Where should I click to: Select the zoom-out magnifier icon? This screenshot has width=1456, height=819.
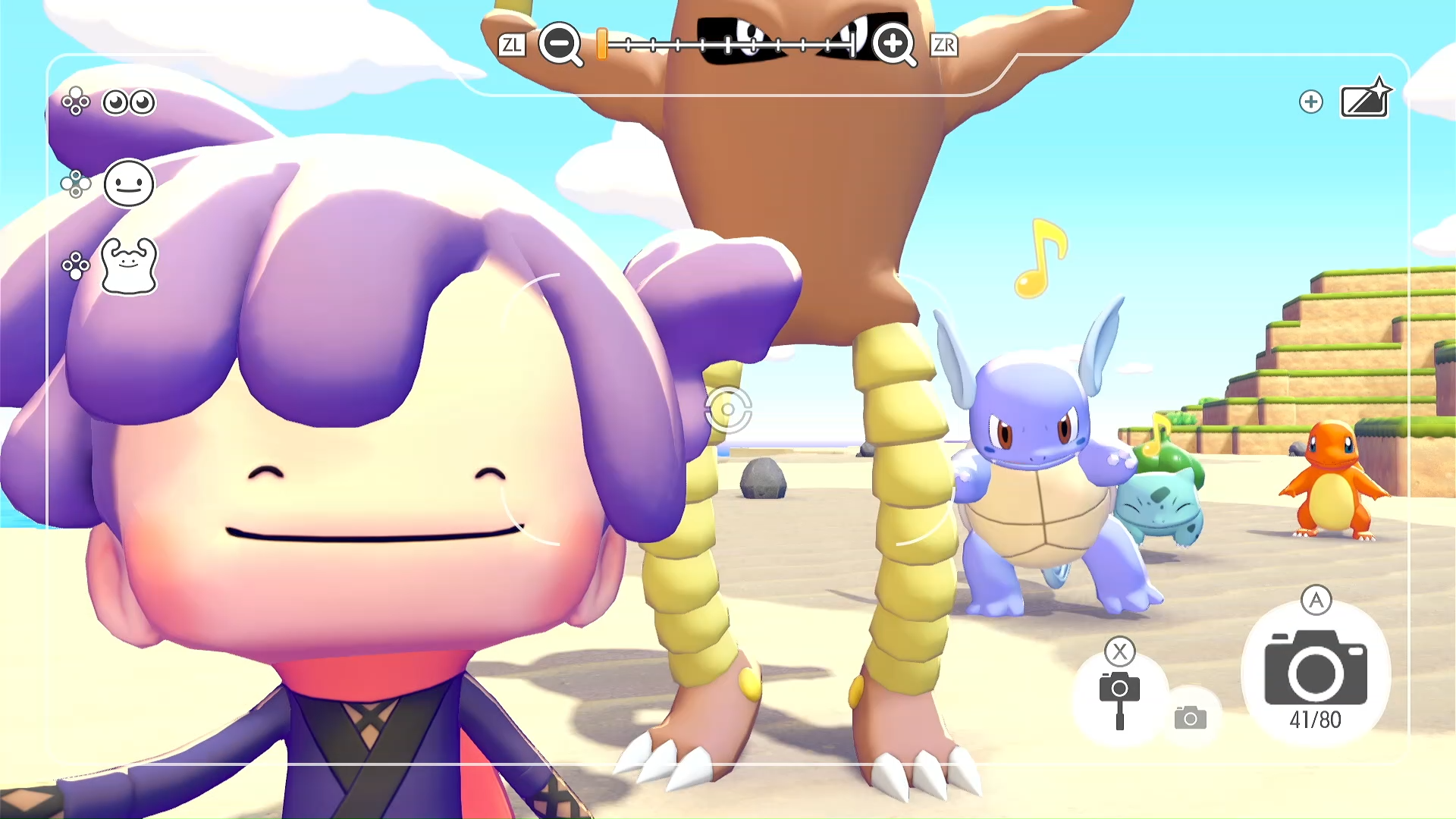[560, 45]
